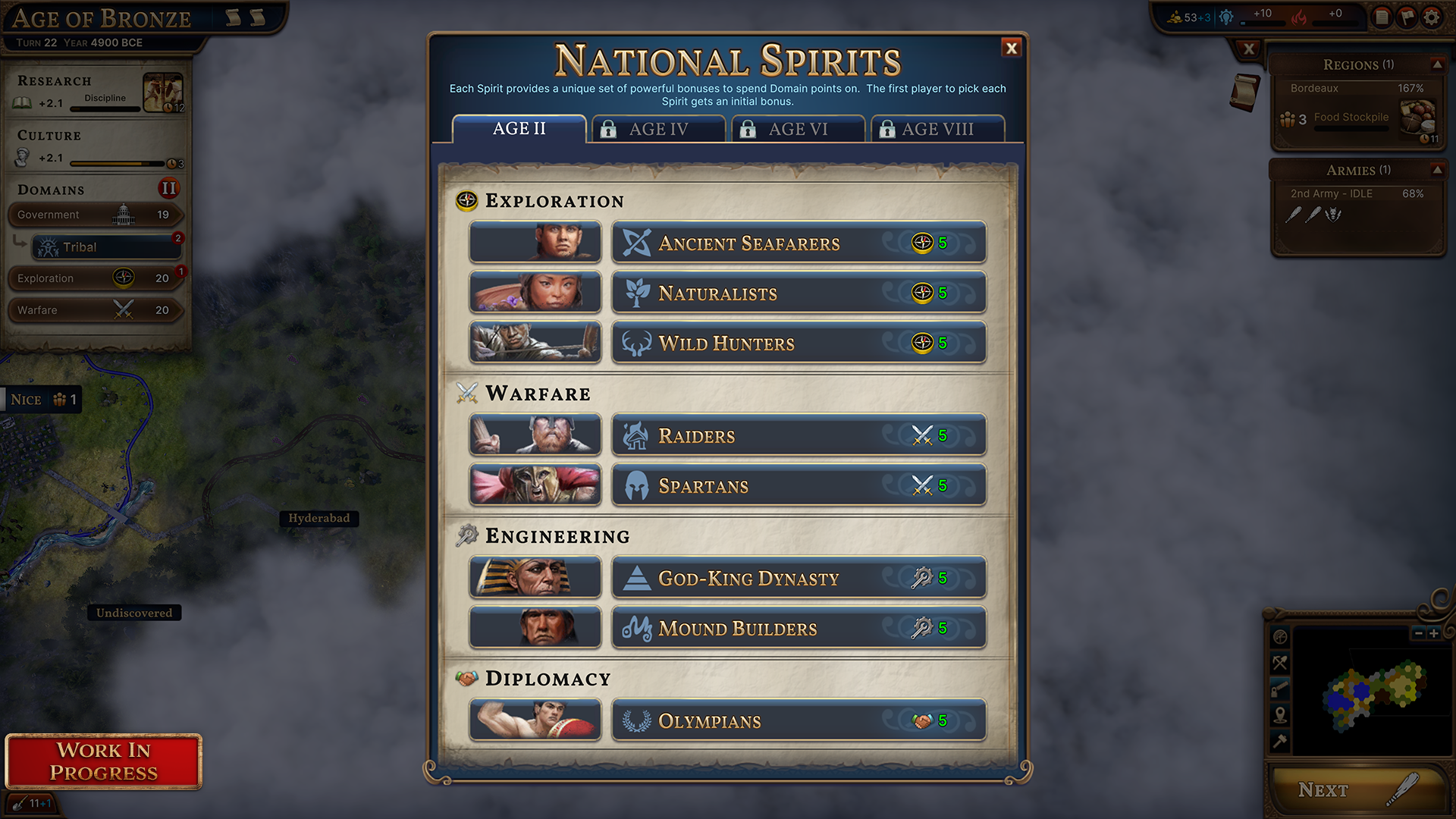Select the Olympians diplomacy spirit
The width and height of the screenshot is (1456, 819).
click(x=799, y=721)
